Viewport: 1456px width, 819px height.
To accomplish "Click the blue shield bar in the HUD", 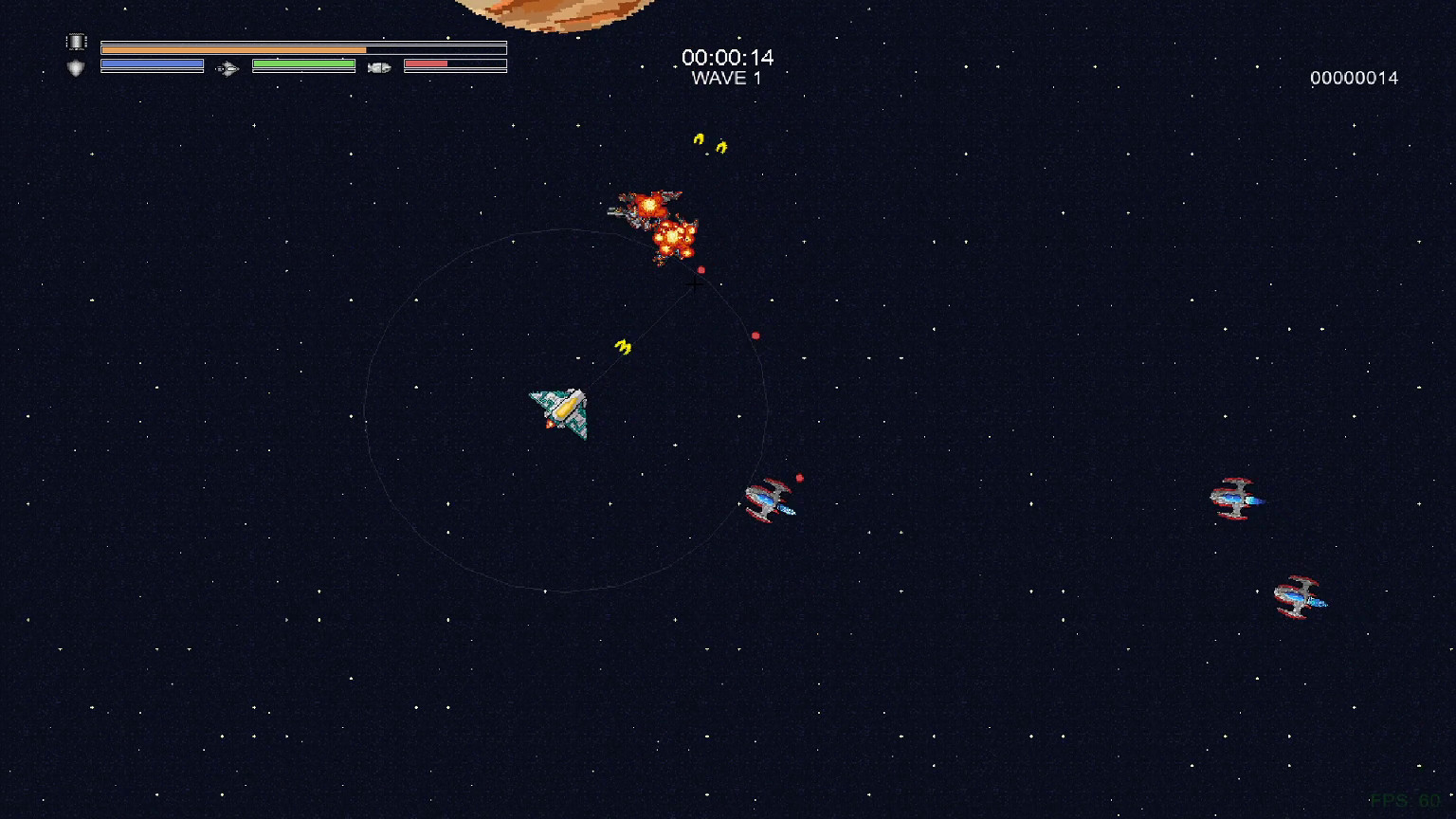I will click(x=152, y=64).
